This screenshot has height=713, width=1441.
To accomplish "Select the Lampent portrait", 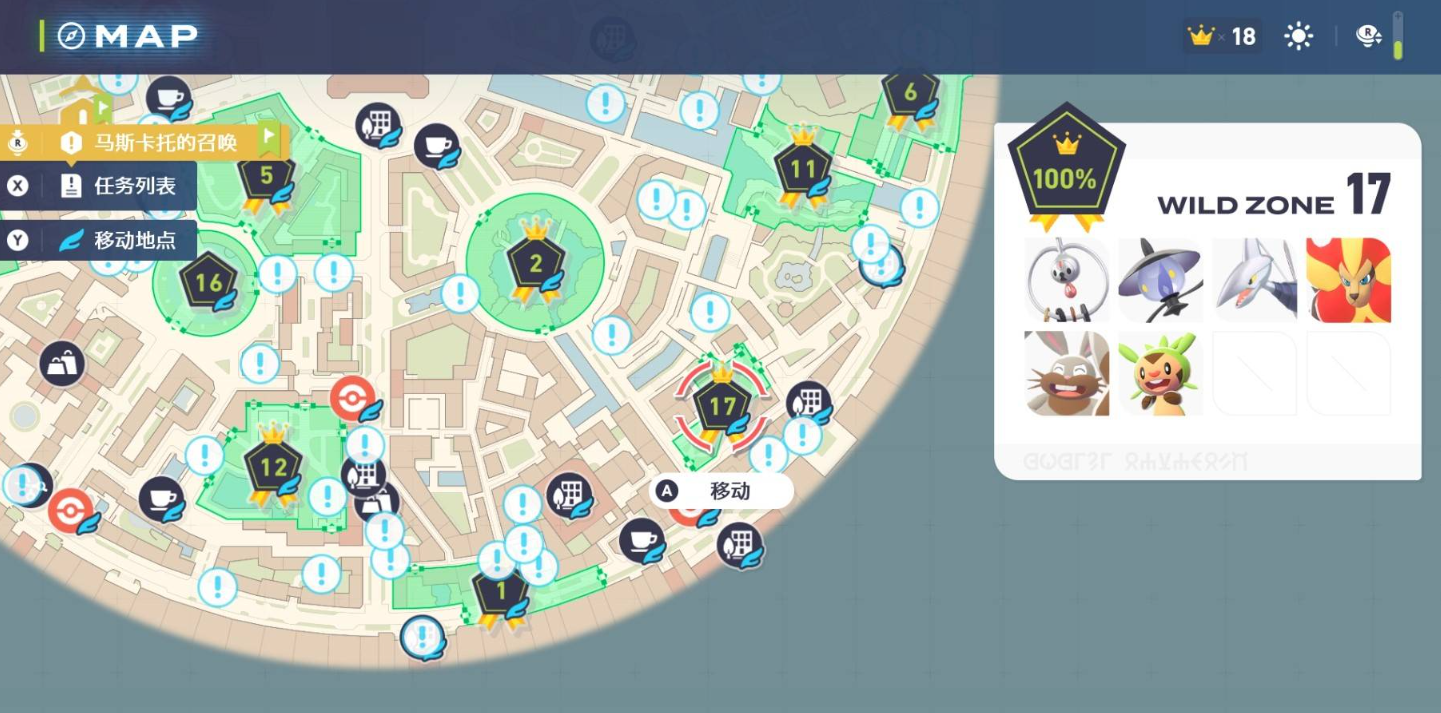I will coord(1160,280).
